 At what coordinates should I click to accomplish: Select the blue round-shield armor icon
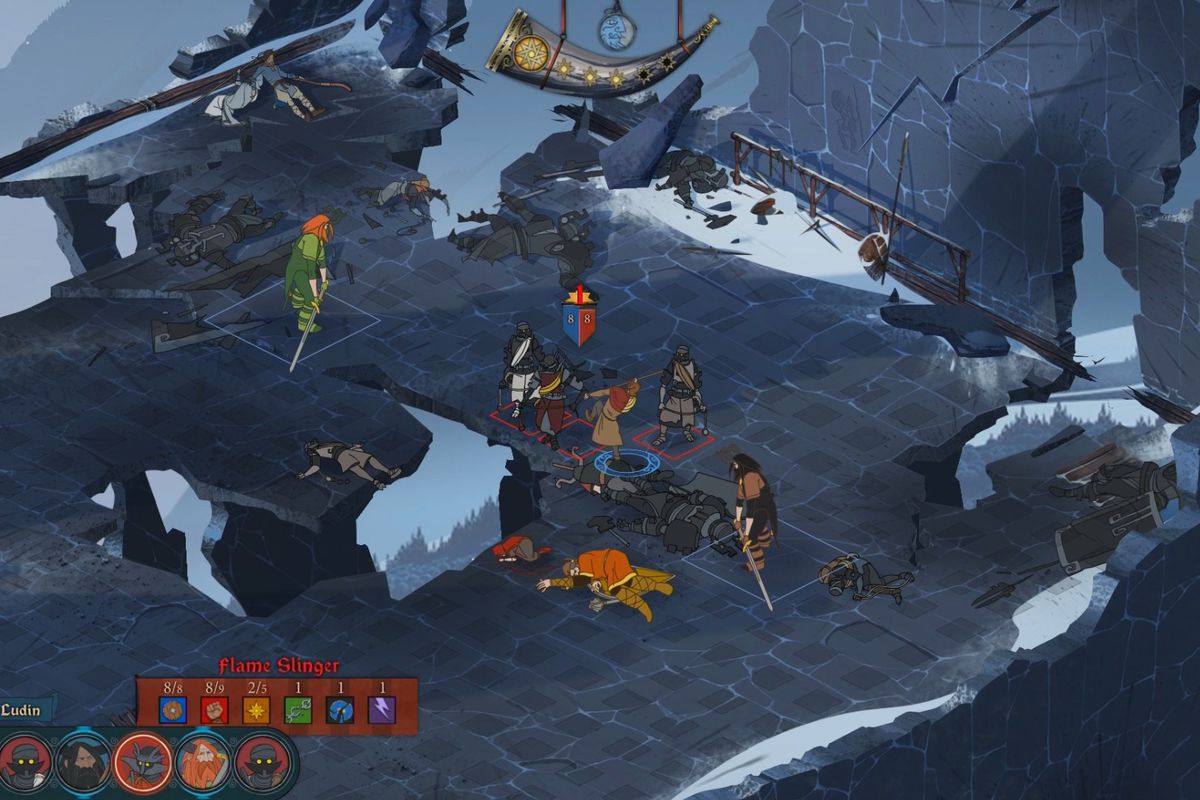173,710
